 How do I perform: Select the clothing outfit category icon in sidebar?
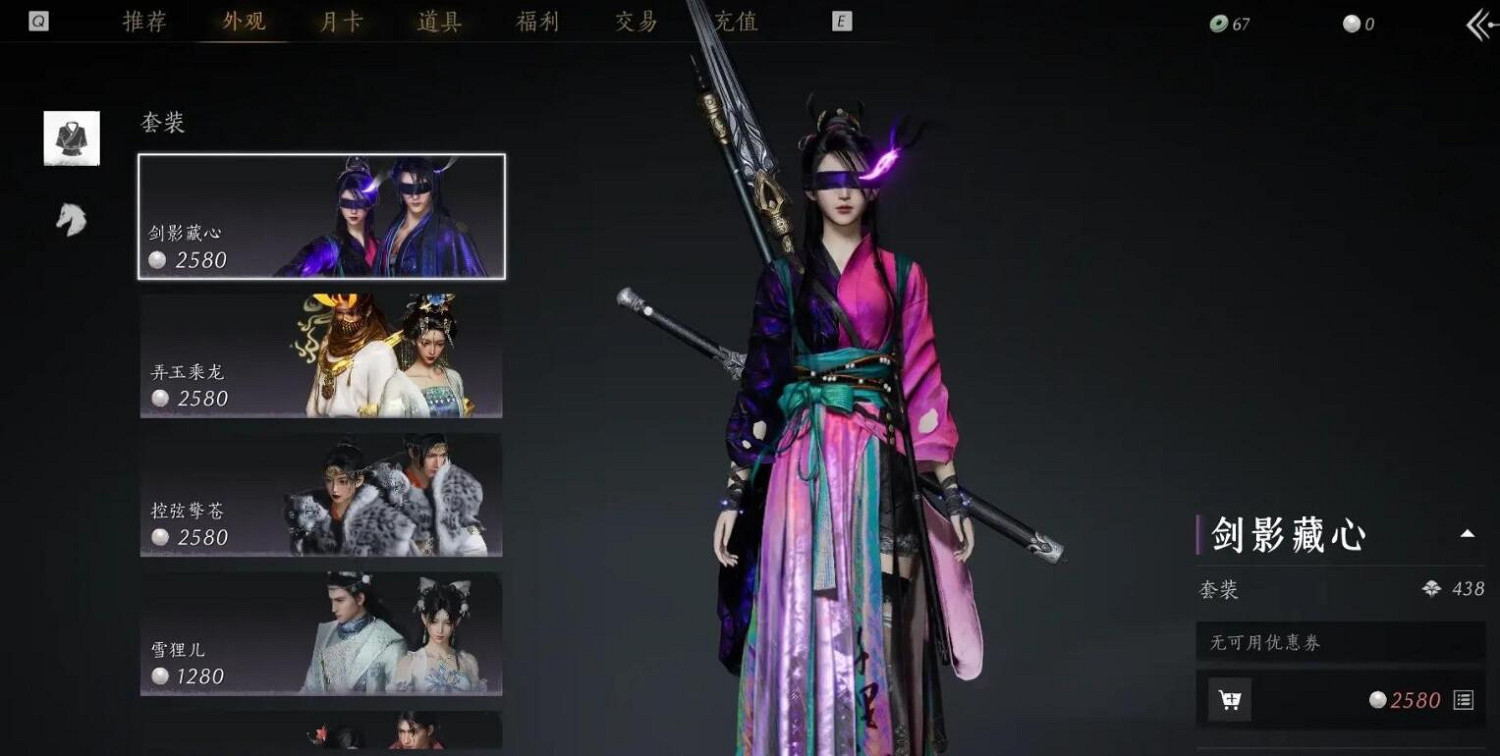(x=70, y=137)
